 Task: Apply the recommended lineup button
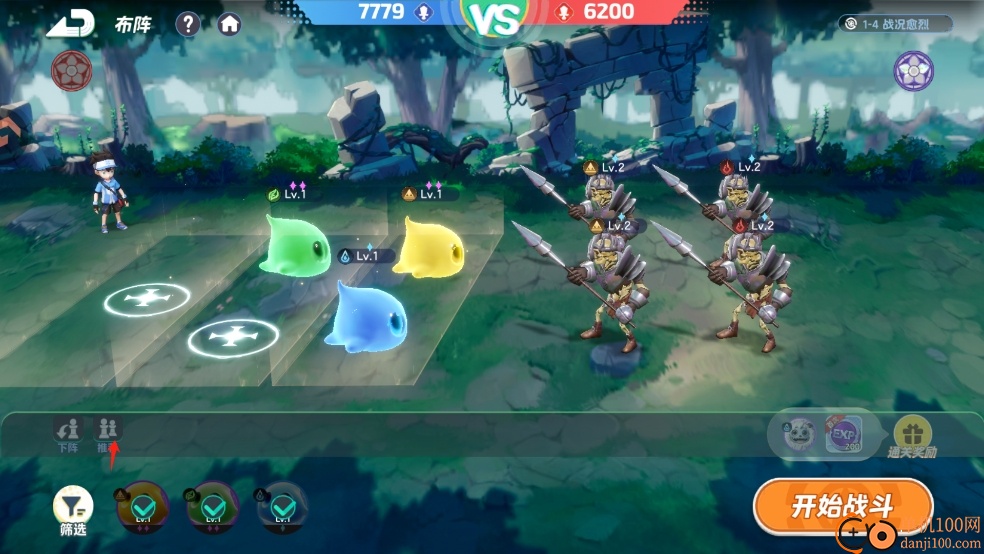[108, 433]
